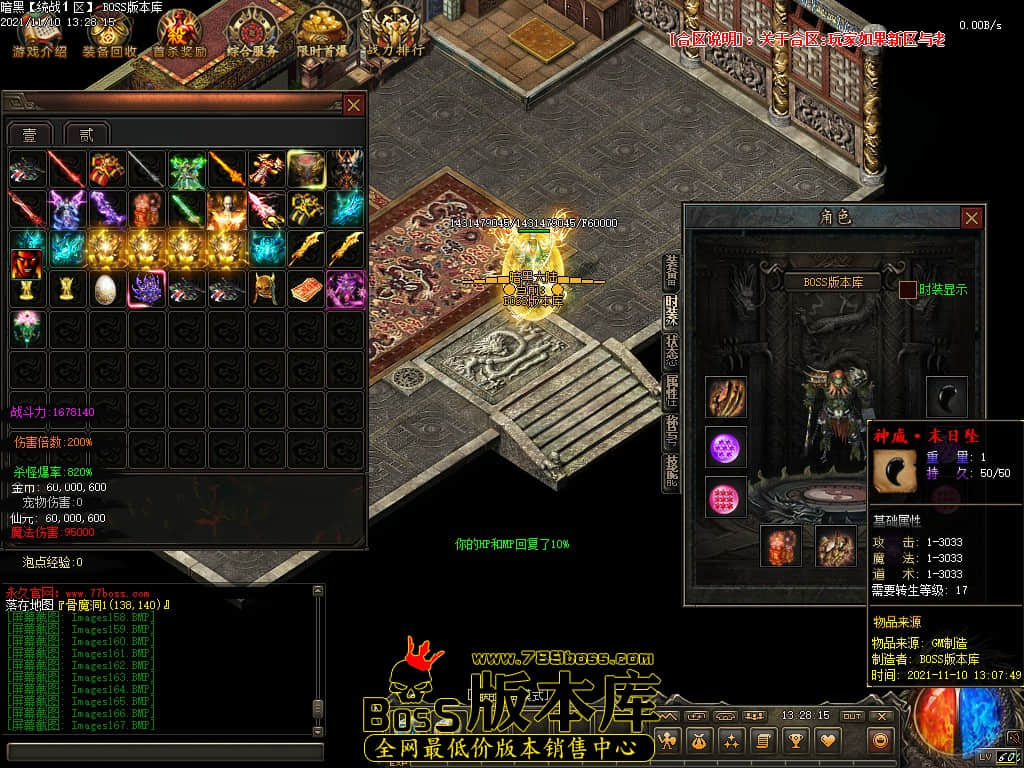Toggle the 时装显示 fashion display checkbox
Screen dimensions: 1024x768
point(908,290)
